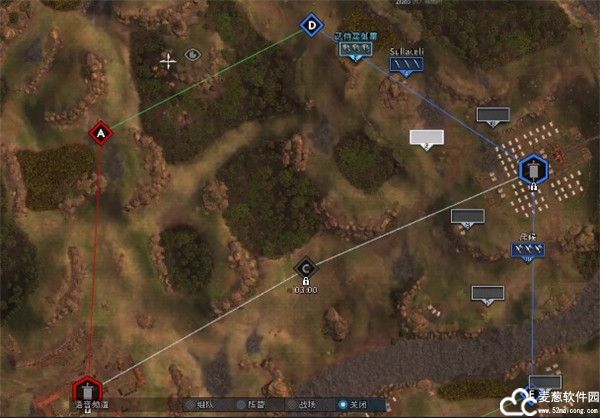The image size is (600, 418).
Task: Select the white highlighted unit flag
Action: 426,138
